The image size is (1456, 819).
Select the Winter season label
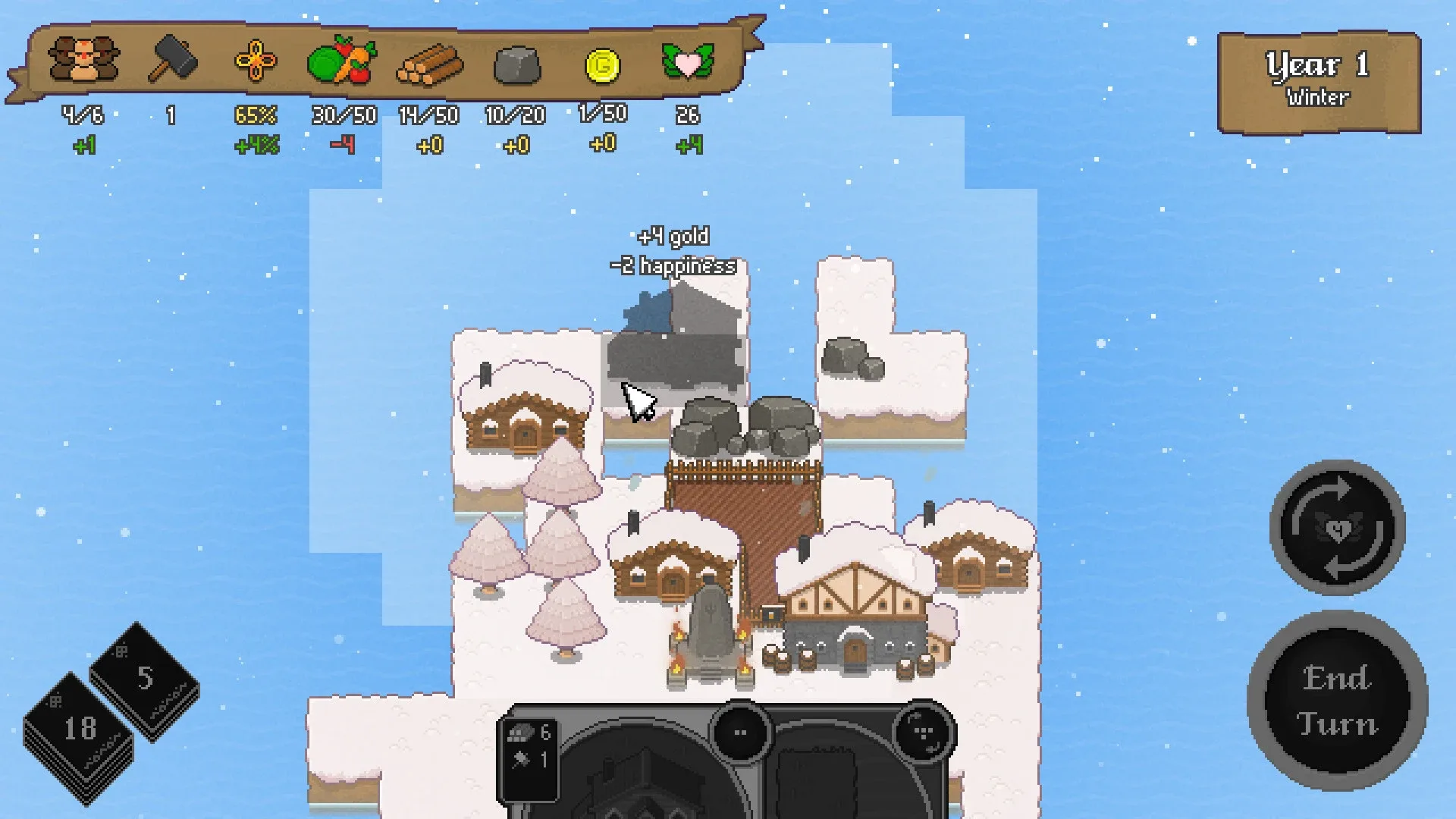coord(1318,97)
